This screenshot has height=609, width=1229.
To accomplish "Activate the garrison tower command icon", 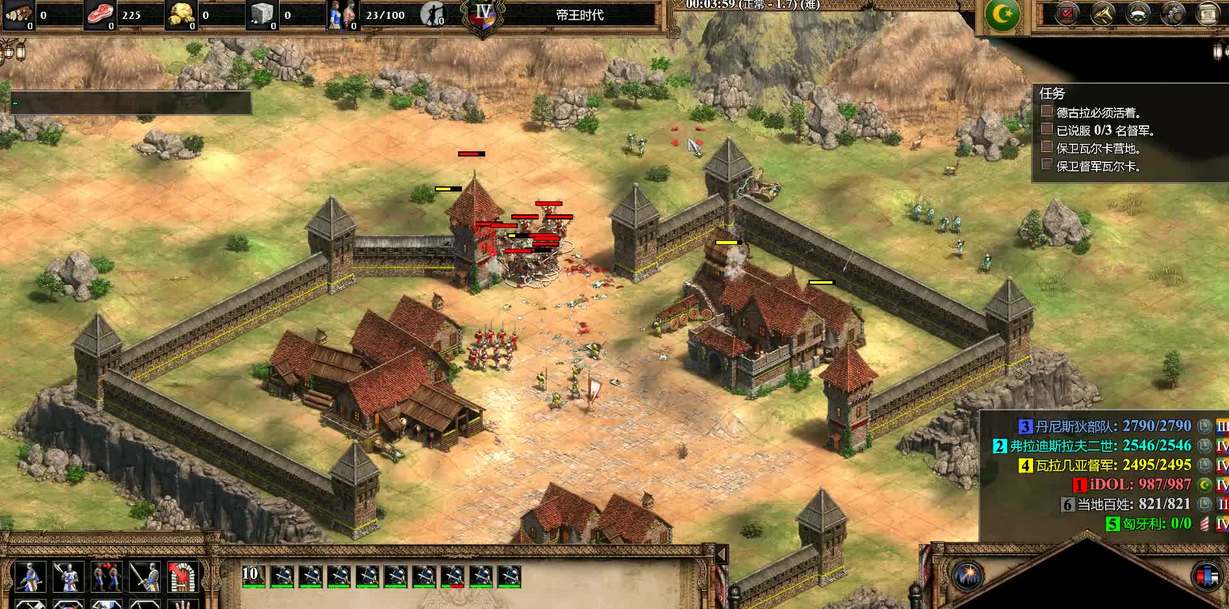I will tap(181, 576).
